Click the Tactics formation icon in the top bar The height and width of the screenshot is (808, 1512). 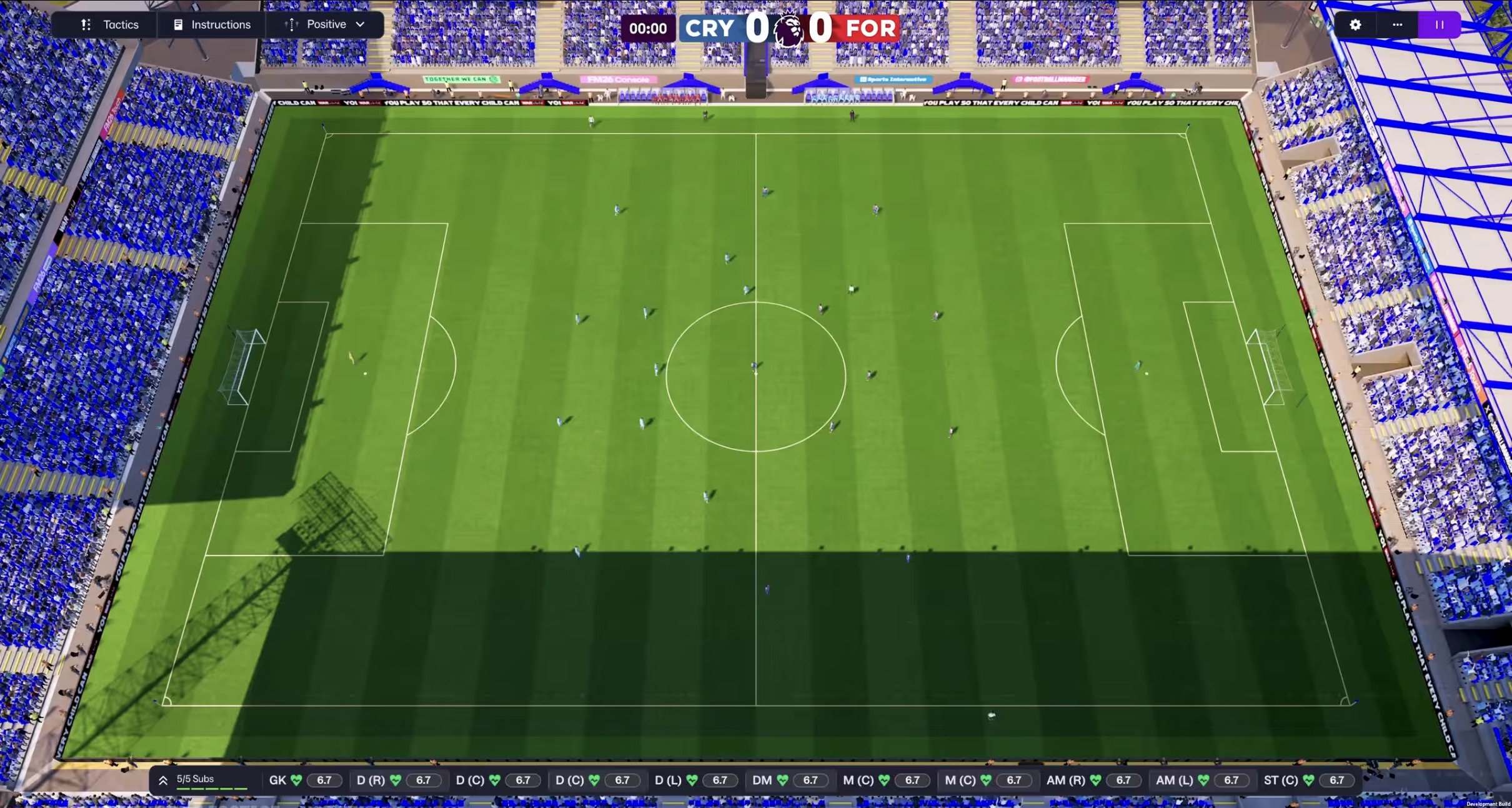86,24
